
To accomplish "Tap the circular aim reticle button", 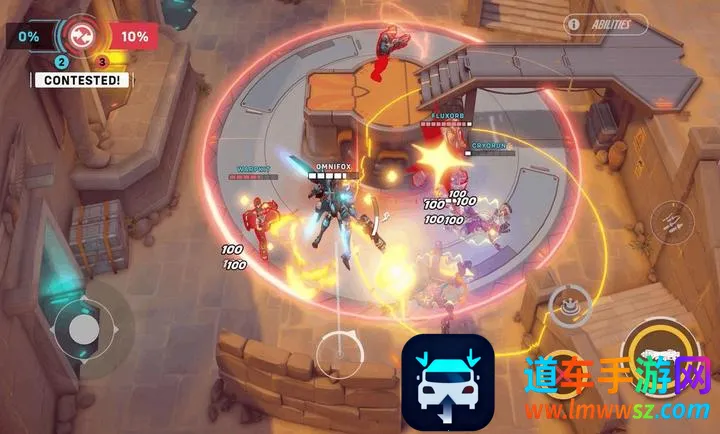I will (x=340, y=352).
